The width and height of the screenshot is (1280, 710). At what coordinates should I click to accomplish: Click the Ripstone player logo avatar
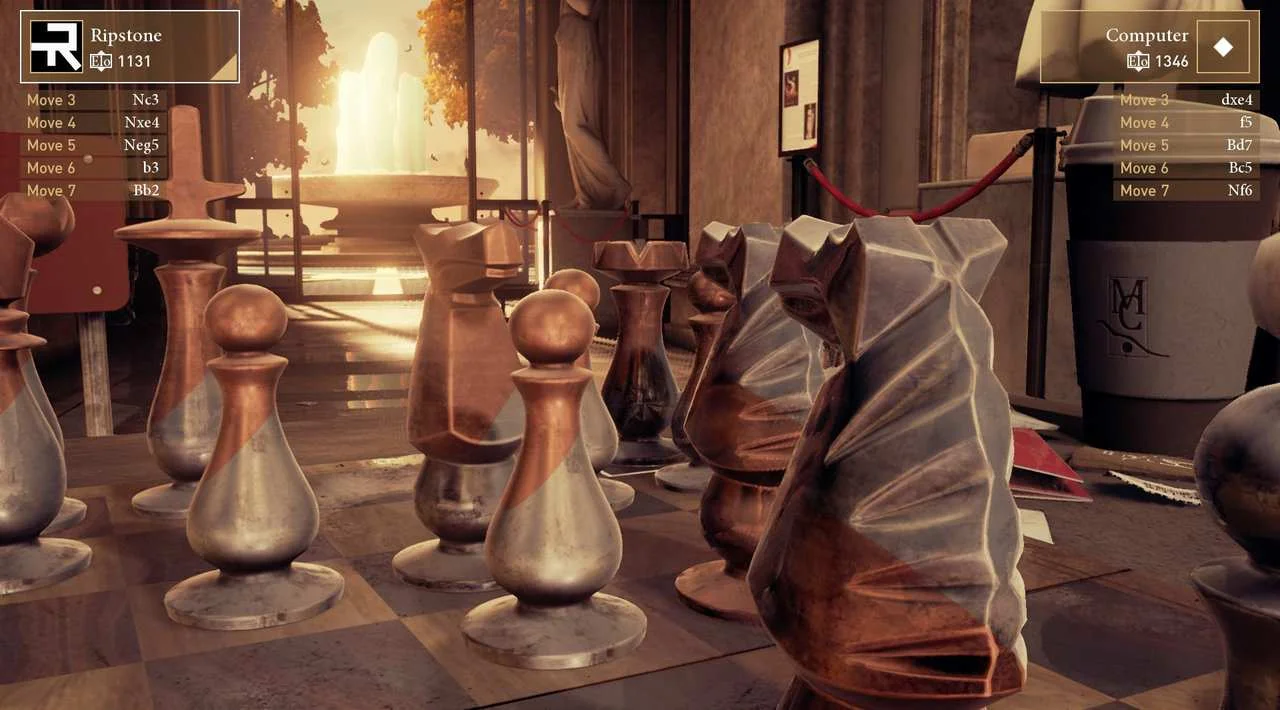tap(56, 47)
